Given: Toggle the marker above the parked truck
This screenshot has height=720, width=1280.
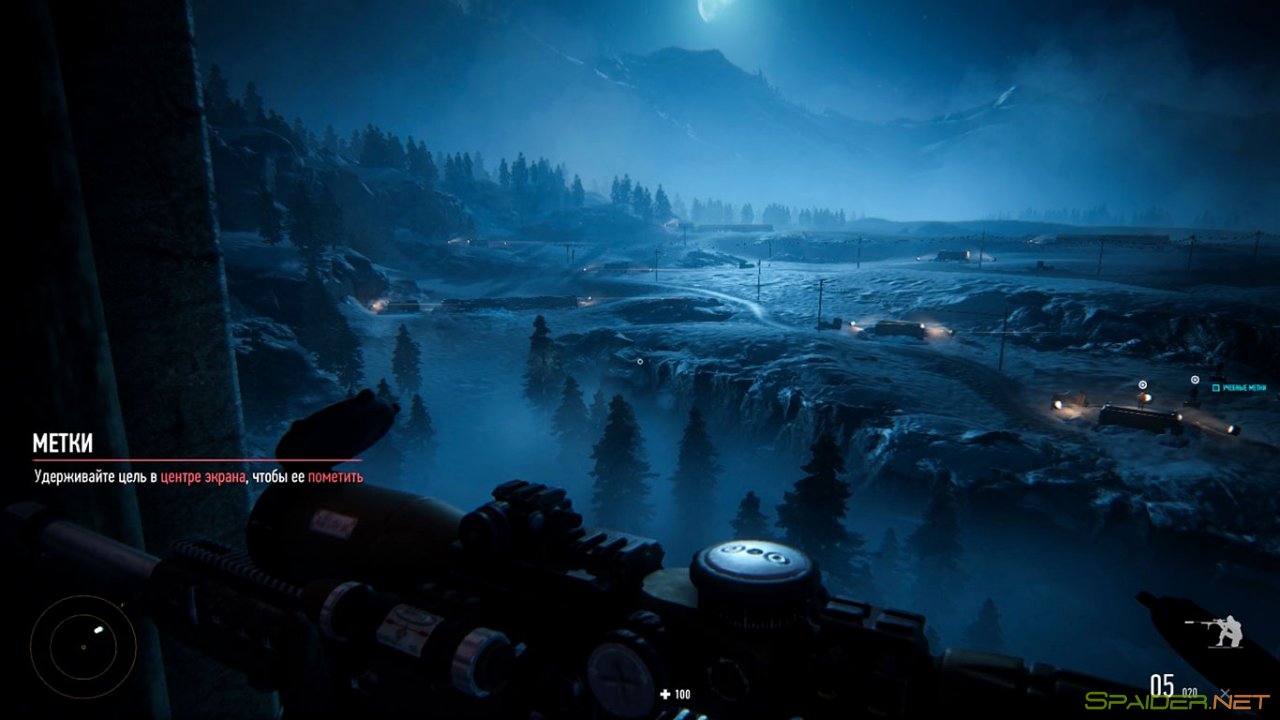Looking at the screenshot, I should [1142, 385].
